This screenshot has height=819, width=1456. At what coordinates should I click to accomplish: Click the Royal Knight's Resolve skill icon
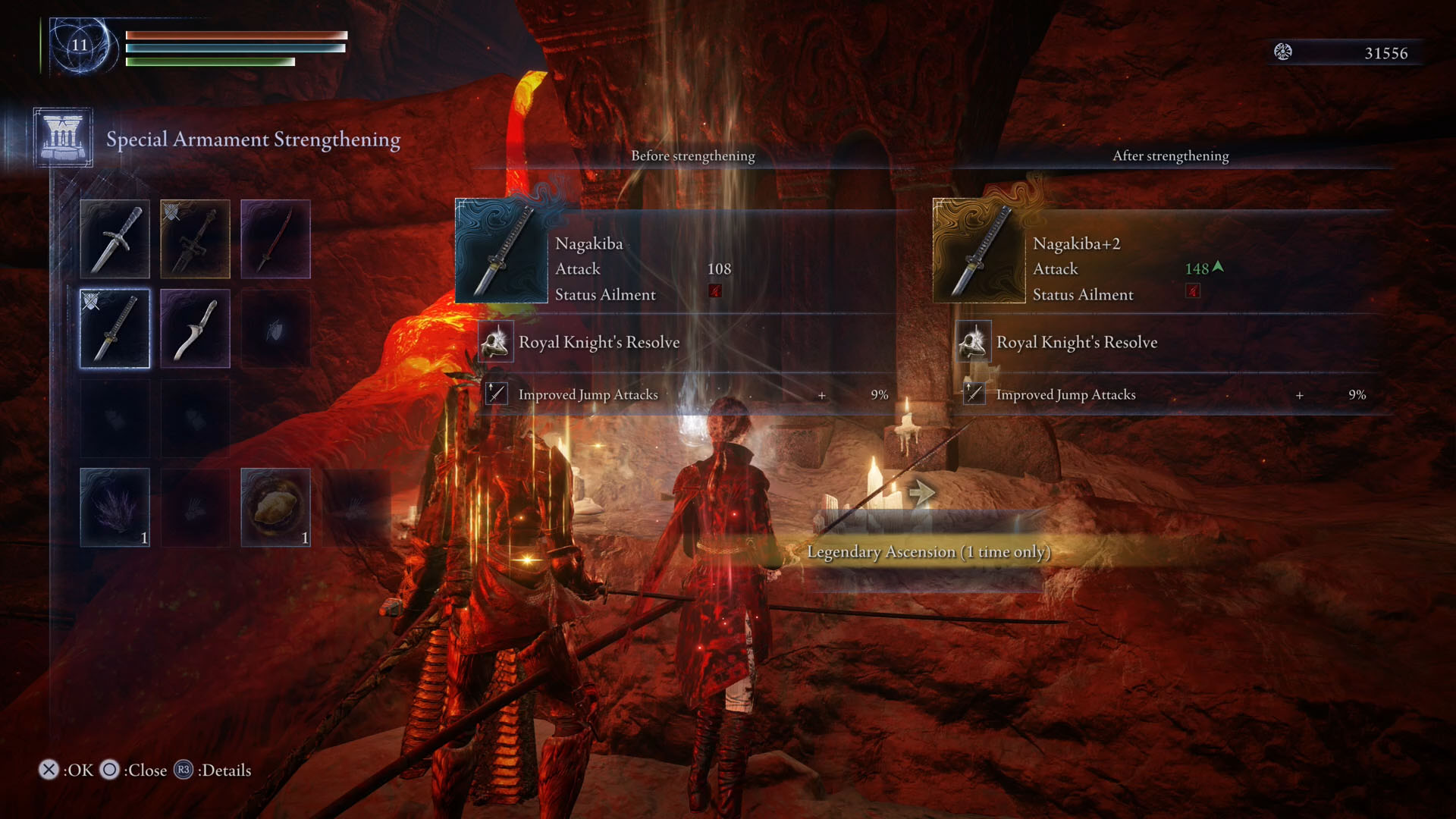click(497, 342)
